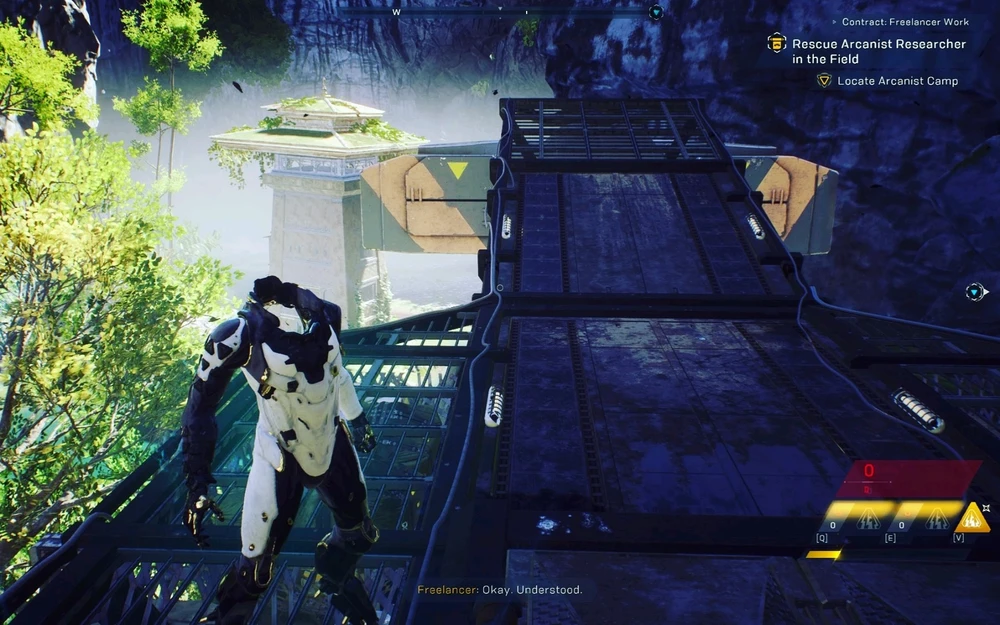Click the yellow objective badge beside Rescue
This screenshot has width=1000, height=625.
click(x=776, y=43)
